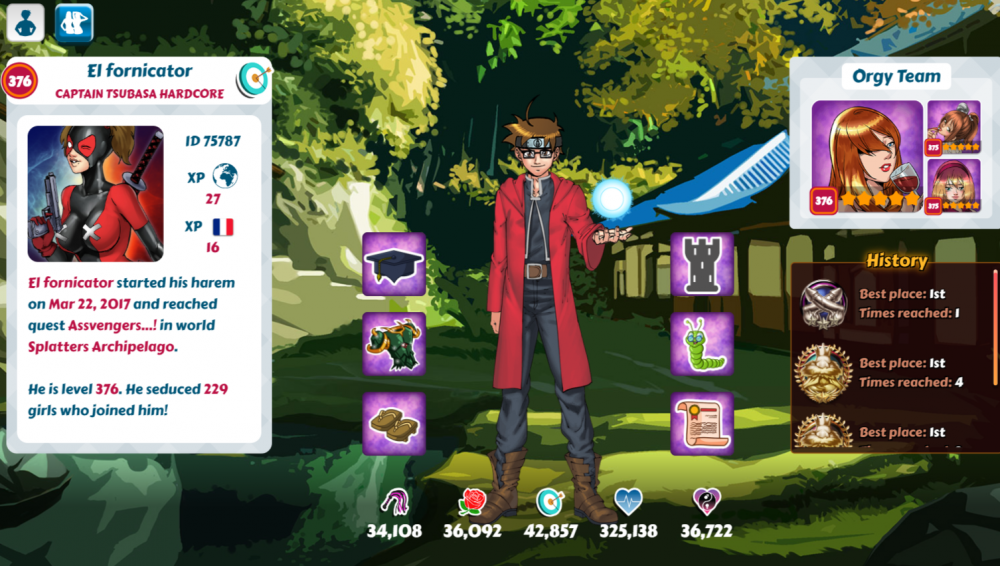Switch to the second top-left blue icon tab
The image size is (1000, 566).
[x=73, y=22]
